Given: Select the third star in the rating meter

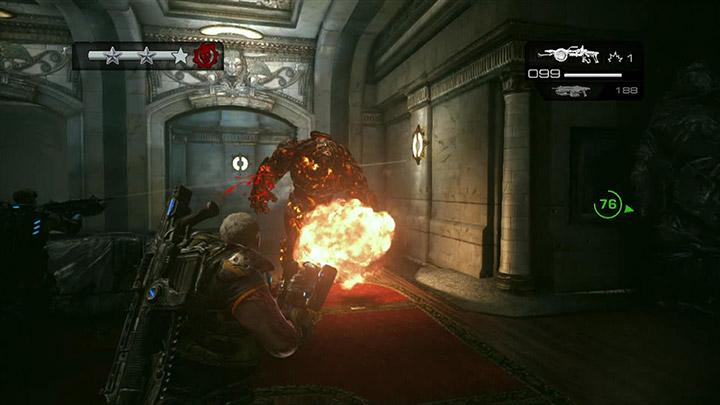Looking at the screenshot, I should tap(179, 56).
